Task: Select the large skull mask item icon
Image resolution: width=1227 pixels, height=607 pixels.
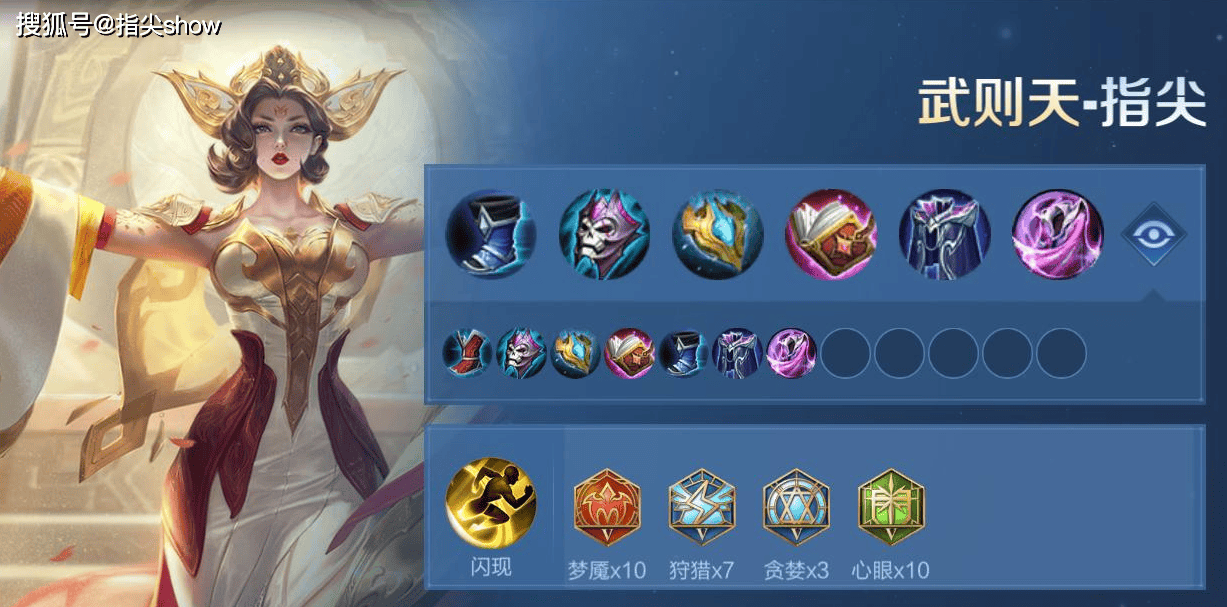Action: (604, 235)
